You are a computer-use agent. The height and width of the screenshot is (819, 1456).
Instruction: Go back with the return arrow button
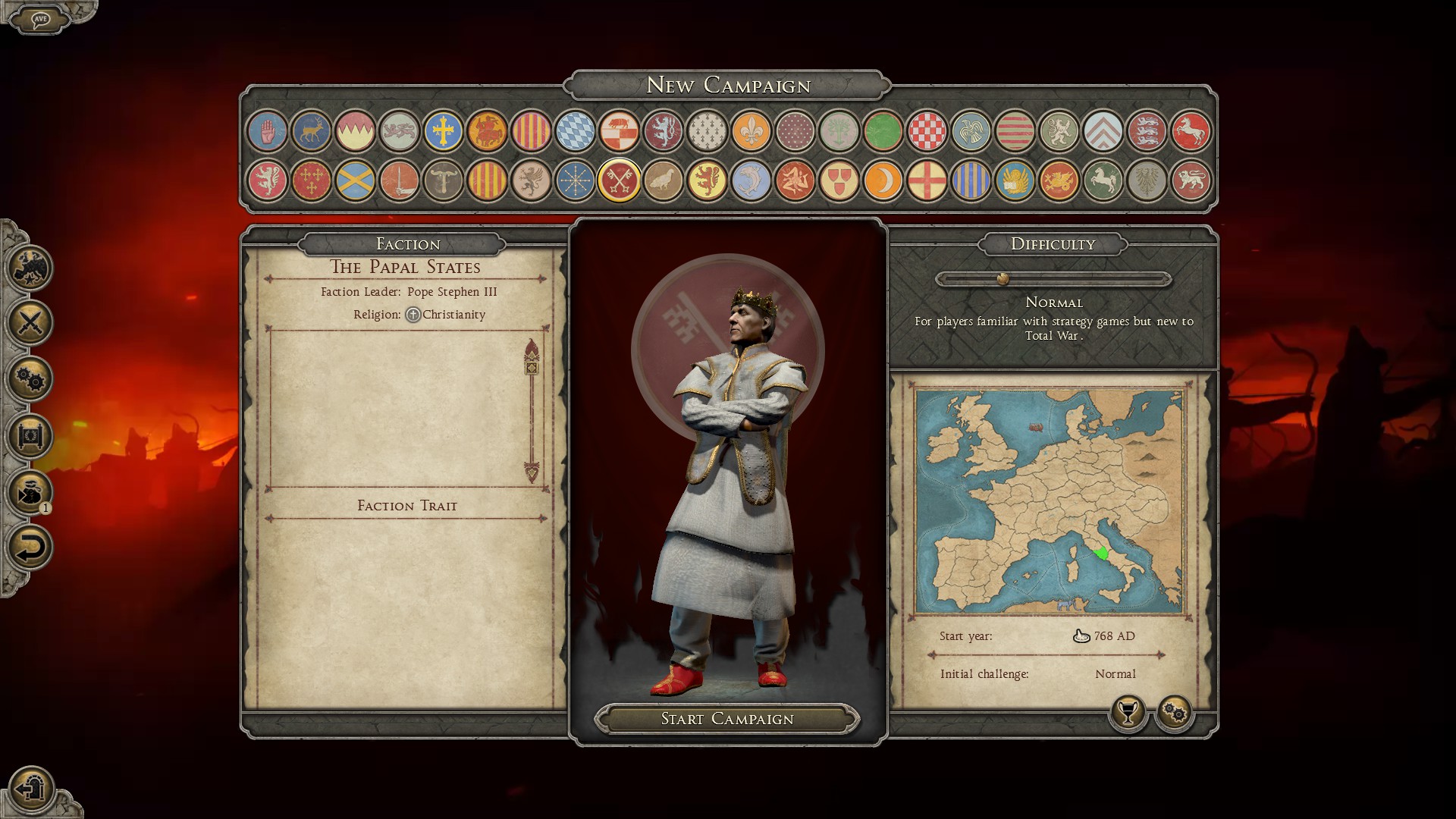tap(30, 548)
